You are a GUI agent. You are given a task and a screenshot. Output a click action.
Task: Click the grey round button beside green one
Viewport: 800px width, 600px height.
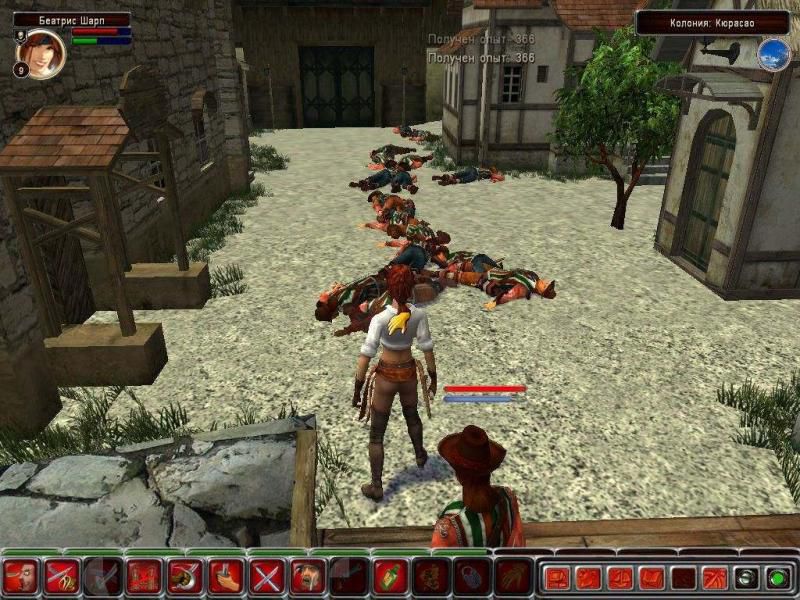pyautogui.click(x=745, y=577)
